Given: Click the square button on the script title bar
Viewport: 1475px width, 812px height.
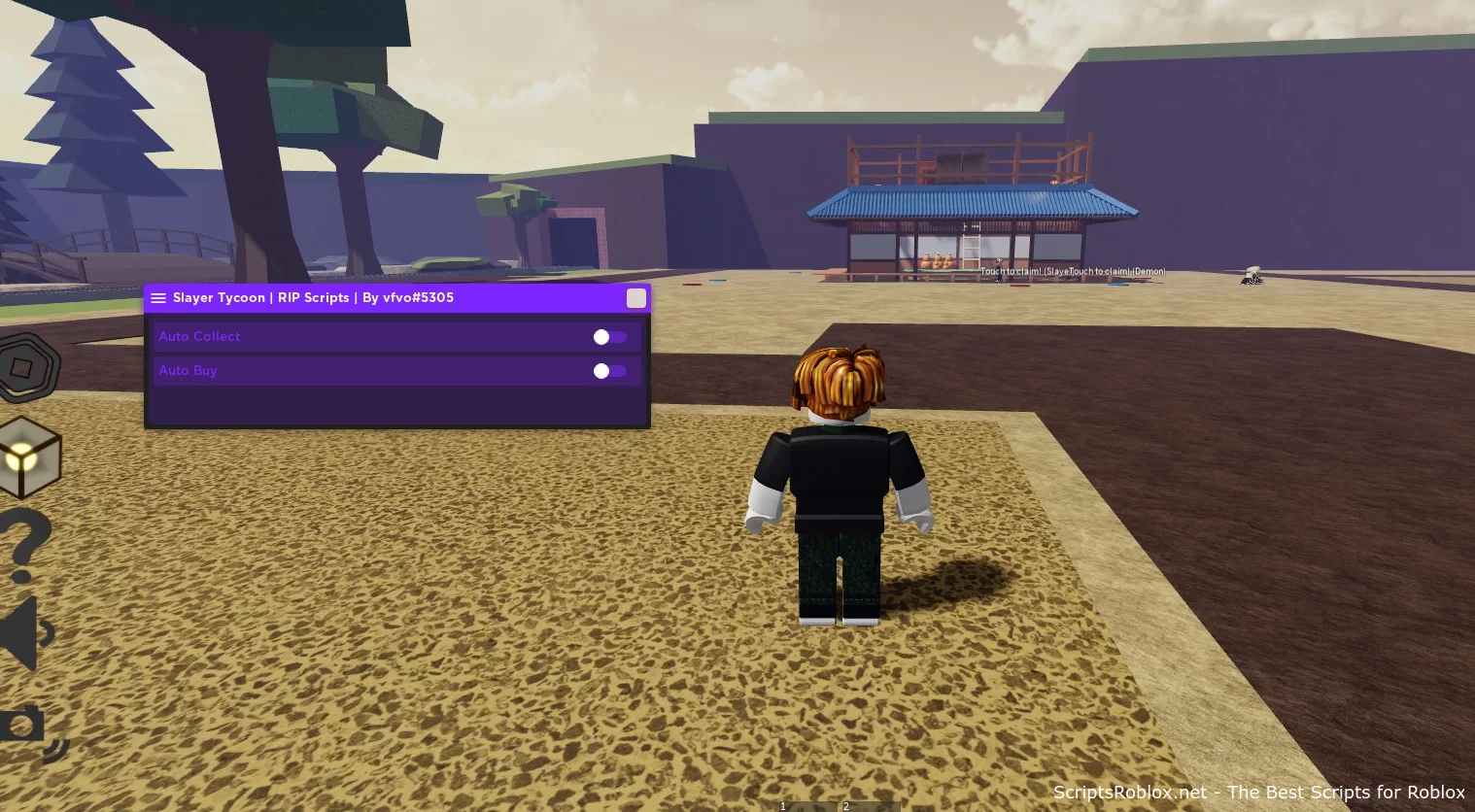Looking at the screenshot, I should (636, 298).
